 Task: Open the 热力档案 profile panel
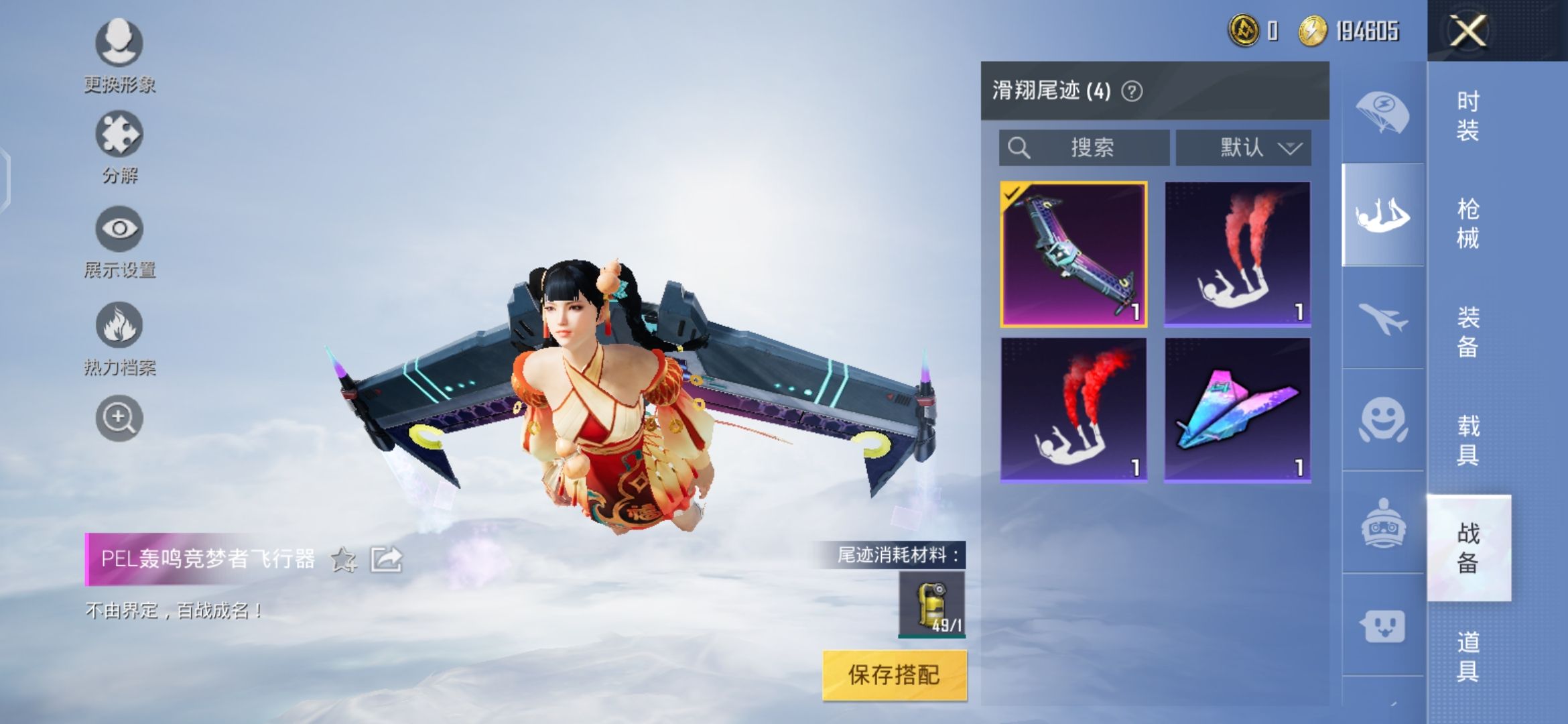(x=119, y=324)
